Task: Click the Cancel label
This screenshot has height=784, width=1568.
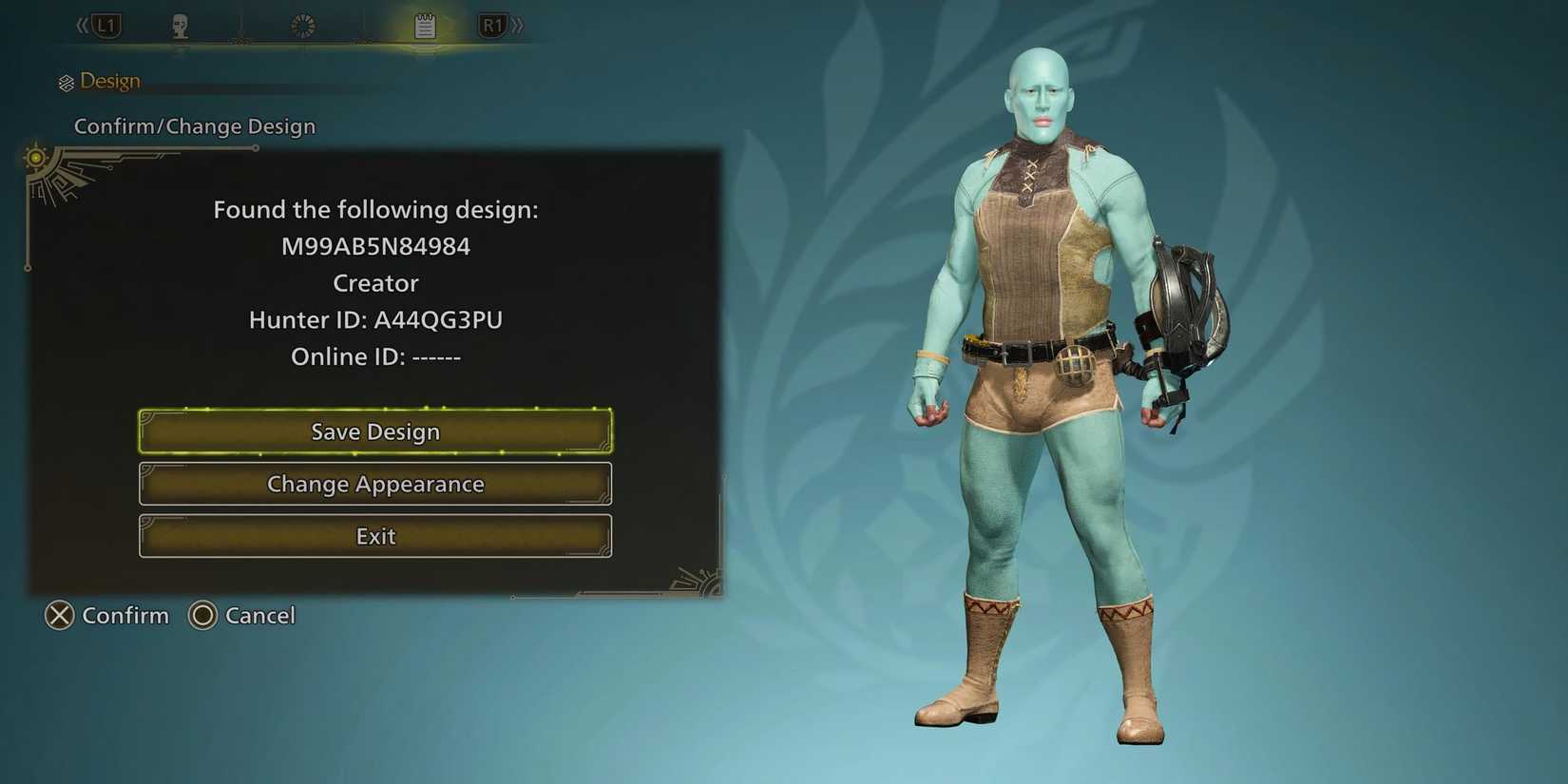Action: point(258,616)
